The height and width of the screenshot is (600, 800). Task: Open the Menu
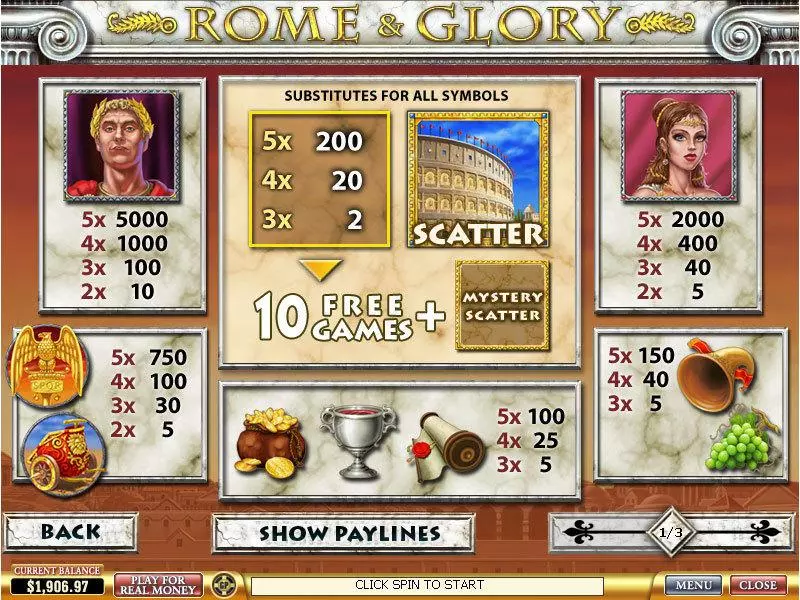click(693, 584)
